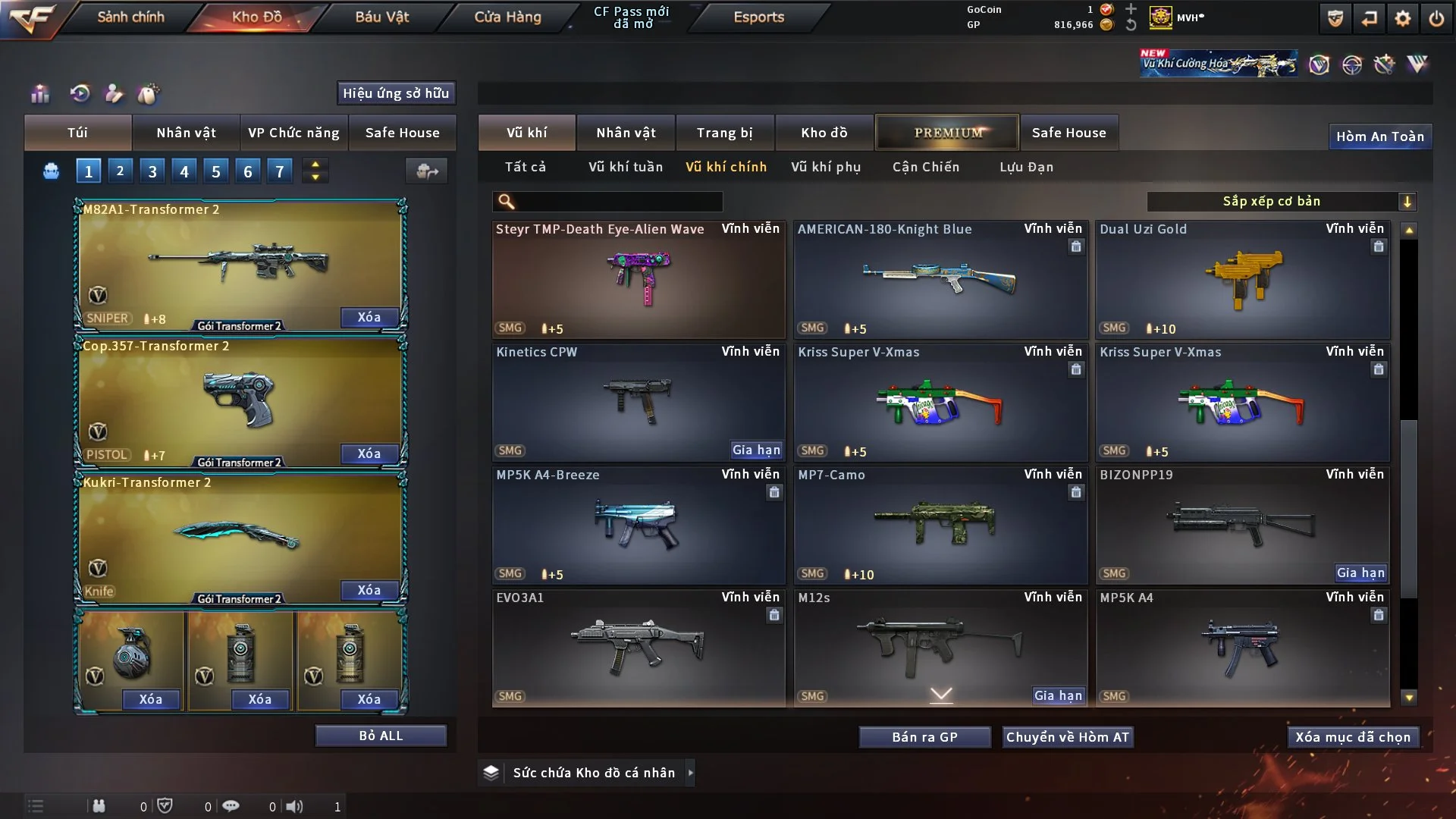Open the Báu Vật menu

click(381, 17)
